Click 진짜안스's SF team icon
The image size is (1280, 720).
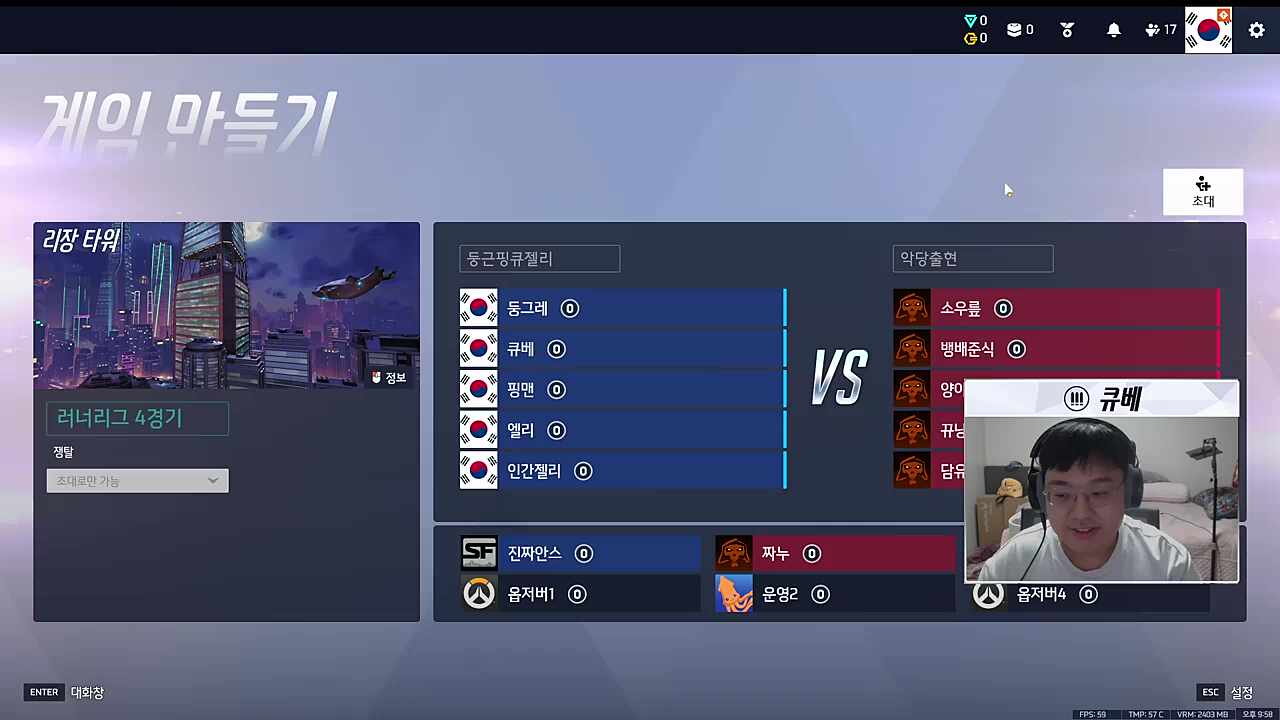(478, 553)
